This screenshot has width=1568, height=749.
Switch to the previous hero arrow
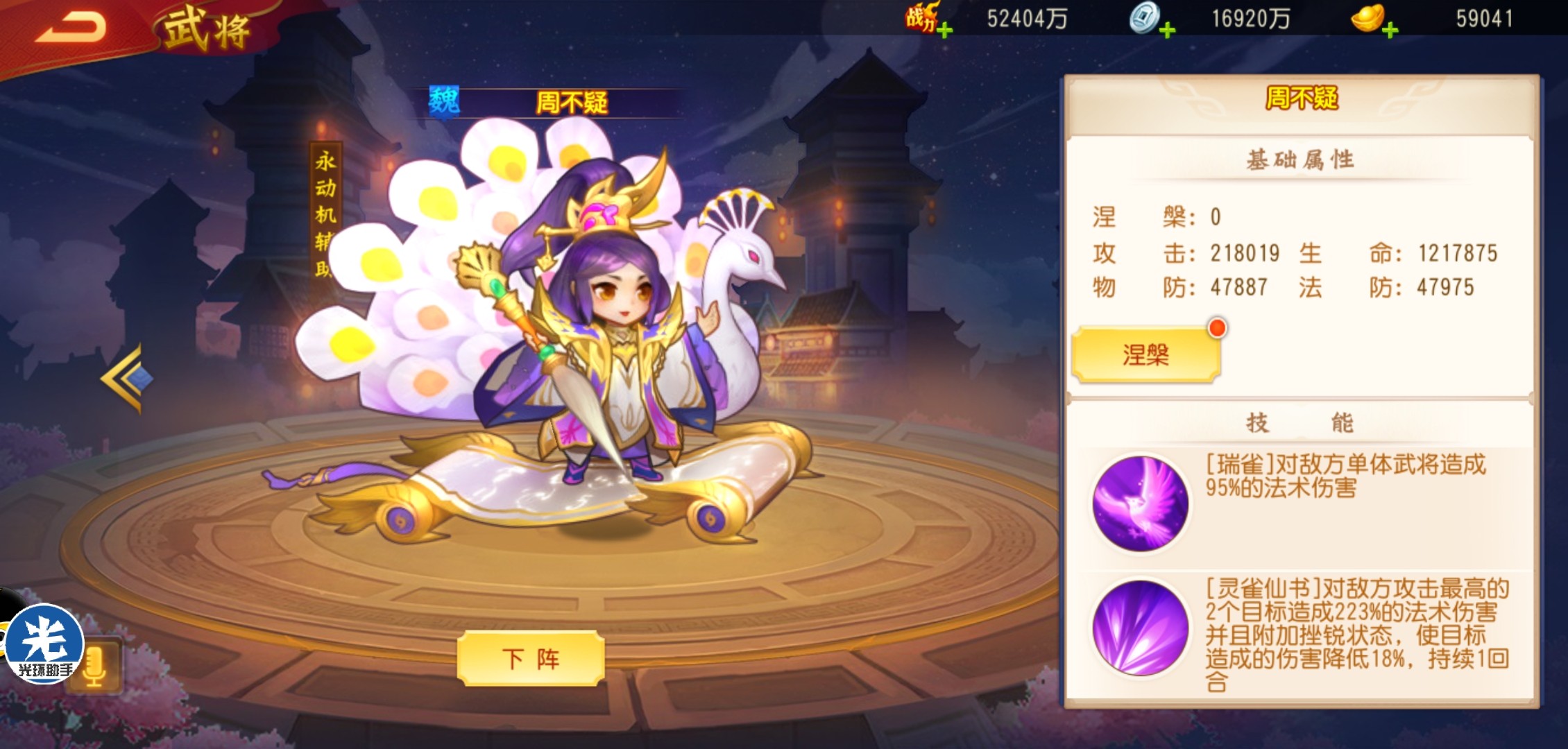point(125,379)
